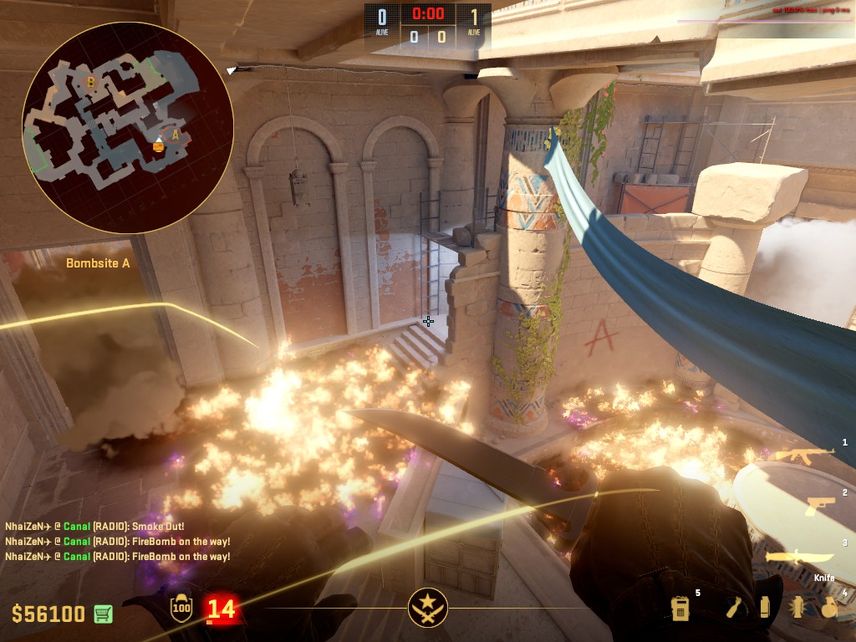Select the round frag grenade icon
The image size is (856, 642).
point(829,607)
